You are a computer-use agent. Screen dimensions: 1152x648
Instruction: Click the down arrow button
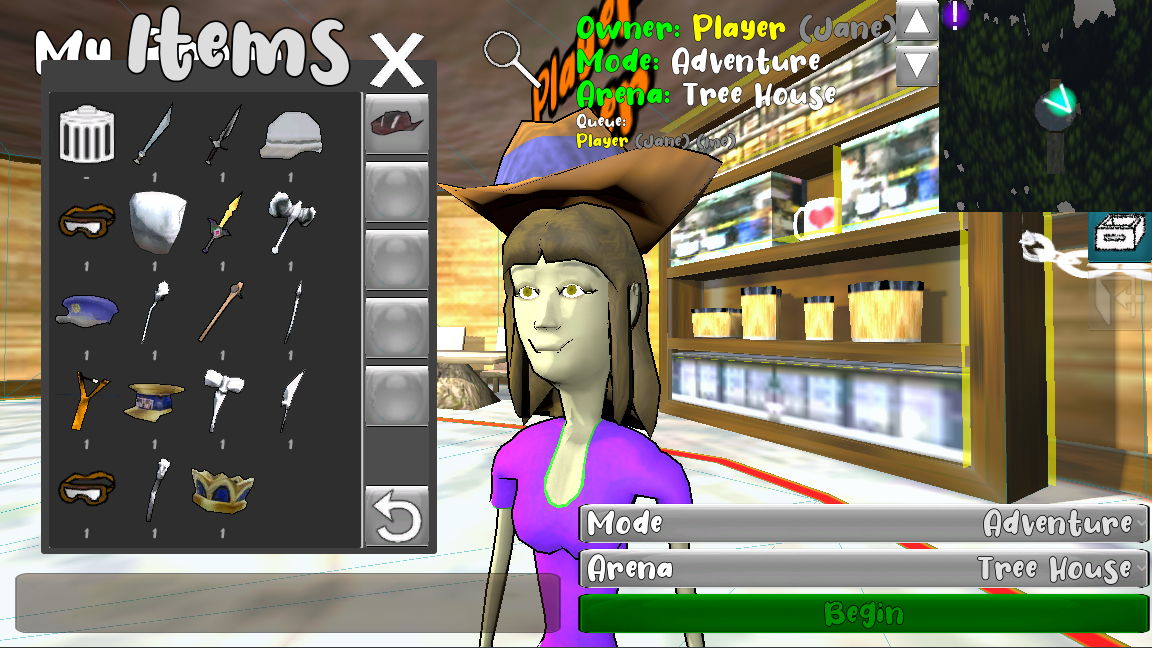tap(917, 66)
